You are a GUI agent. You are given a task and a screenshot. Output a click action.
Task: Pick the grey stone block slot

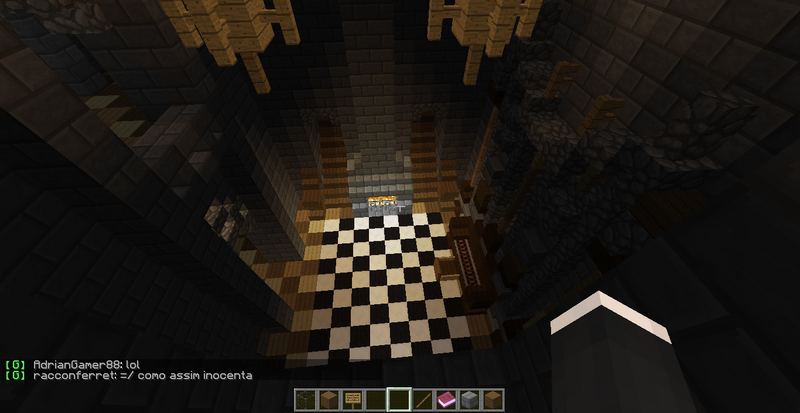tap(469, 400)
